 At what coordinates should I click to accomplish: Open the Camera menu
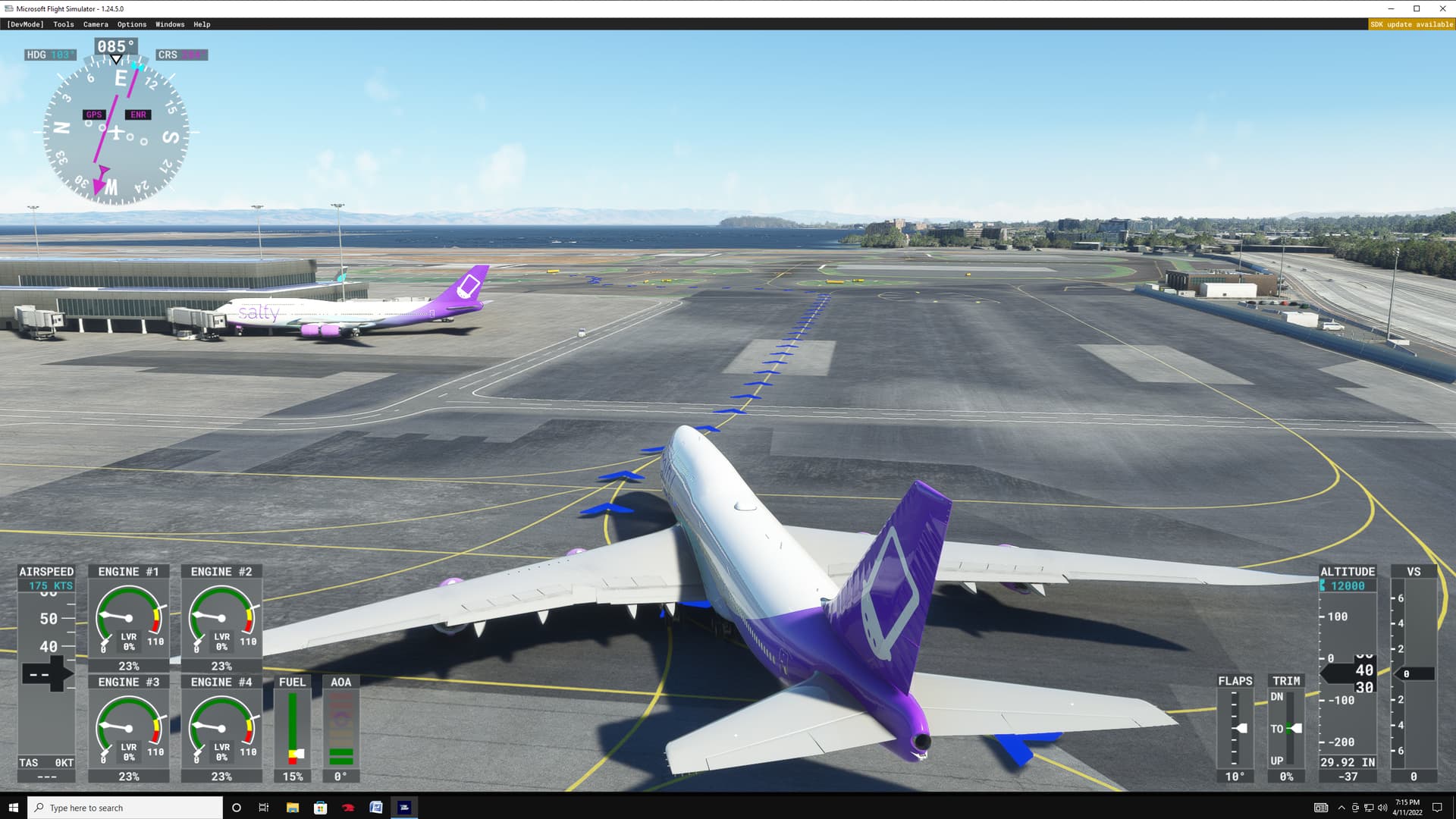(96, 24)
